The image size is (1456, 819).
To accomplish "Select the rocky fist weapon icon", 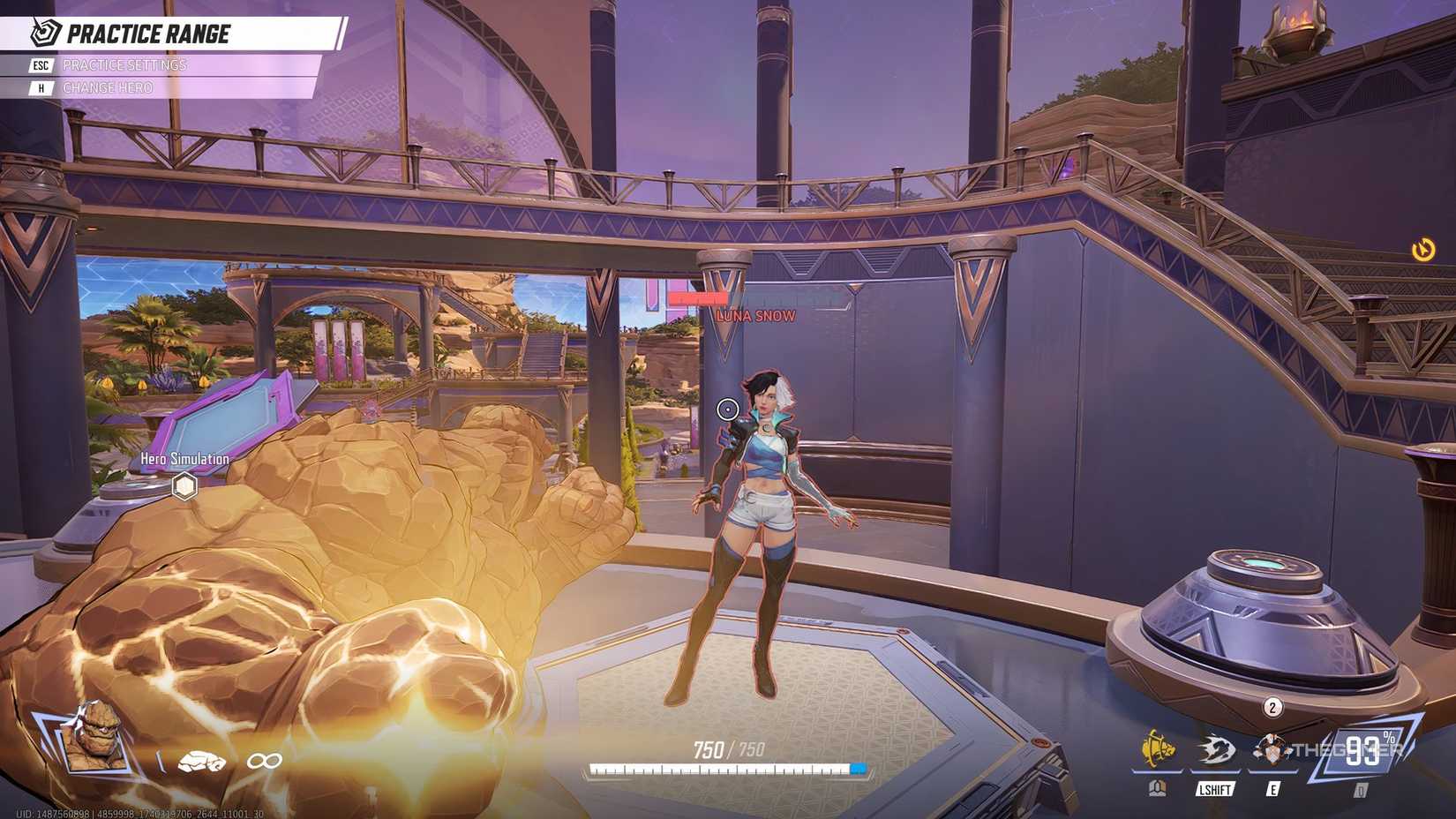I will [202, 761].
